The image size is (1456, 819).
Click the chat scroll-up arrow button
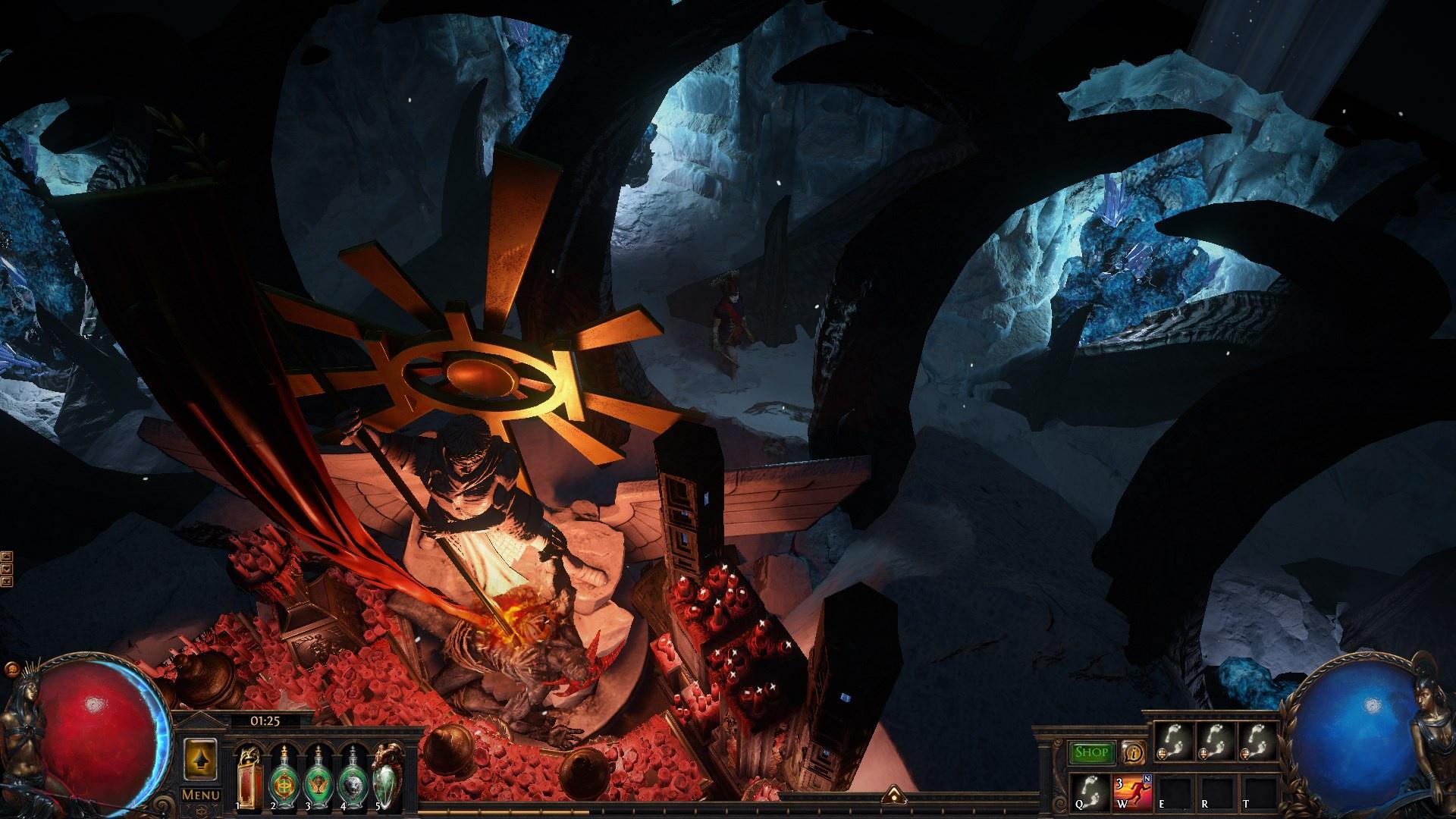point(8,556)
